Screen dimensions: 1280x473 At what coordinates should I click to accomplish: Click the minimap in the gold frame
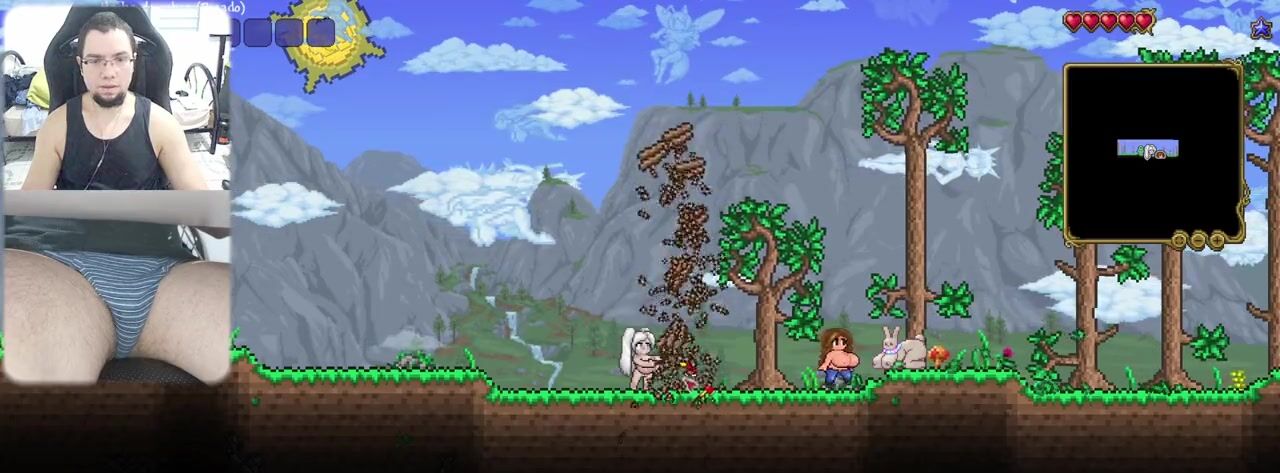1152,150
